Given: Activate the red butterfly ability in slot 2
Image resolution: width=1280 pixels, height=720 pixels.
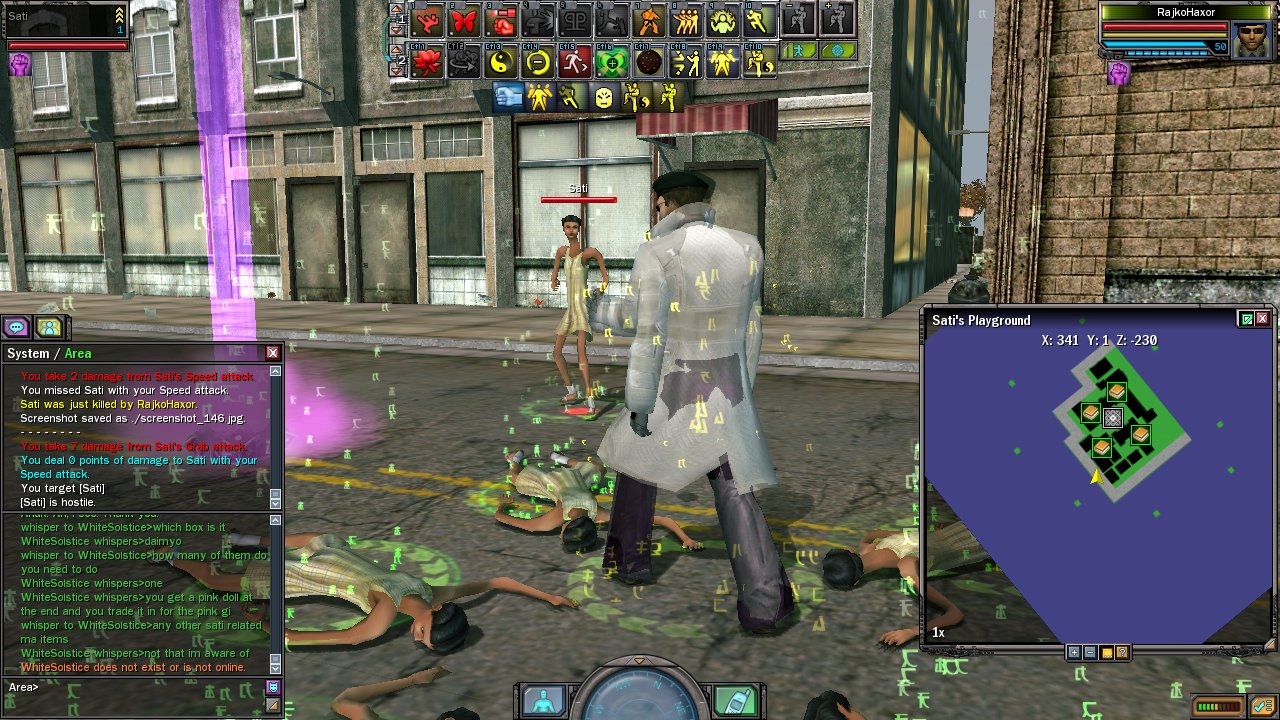Looking at the screenshot, I should coord(465,20).
